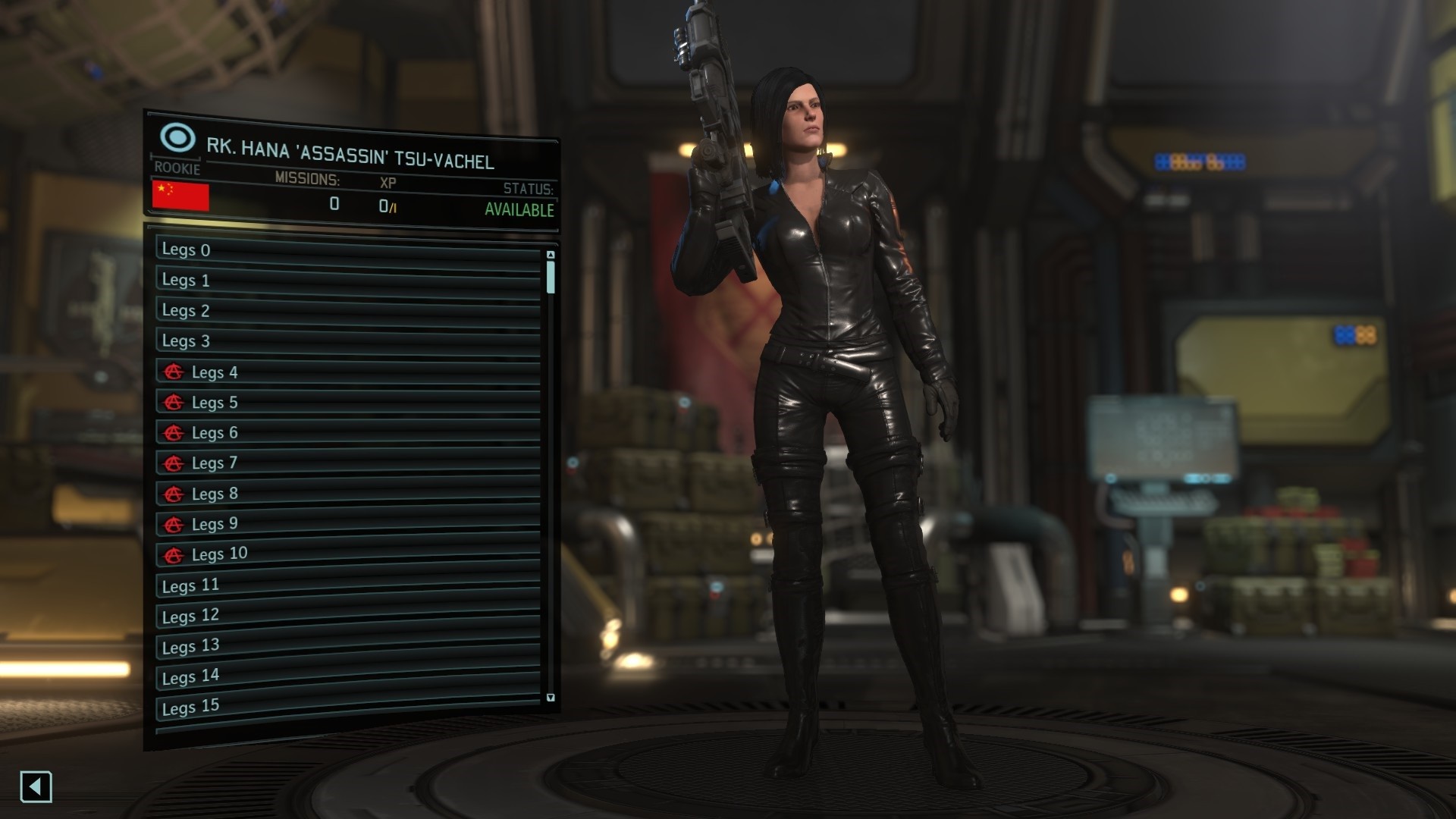Pick the Legs 2 entry
Viewport: 1456px width, 819px height.
coord(347,311)
